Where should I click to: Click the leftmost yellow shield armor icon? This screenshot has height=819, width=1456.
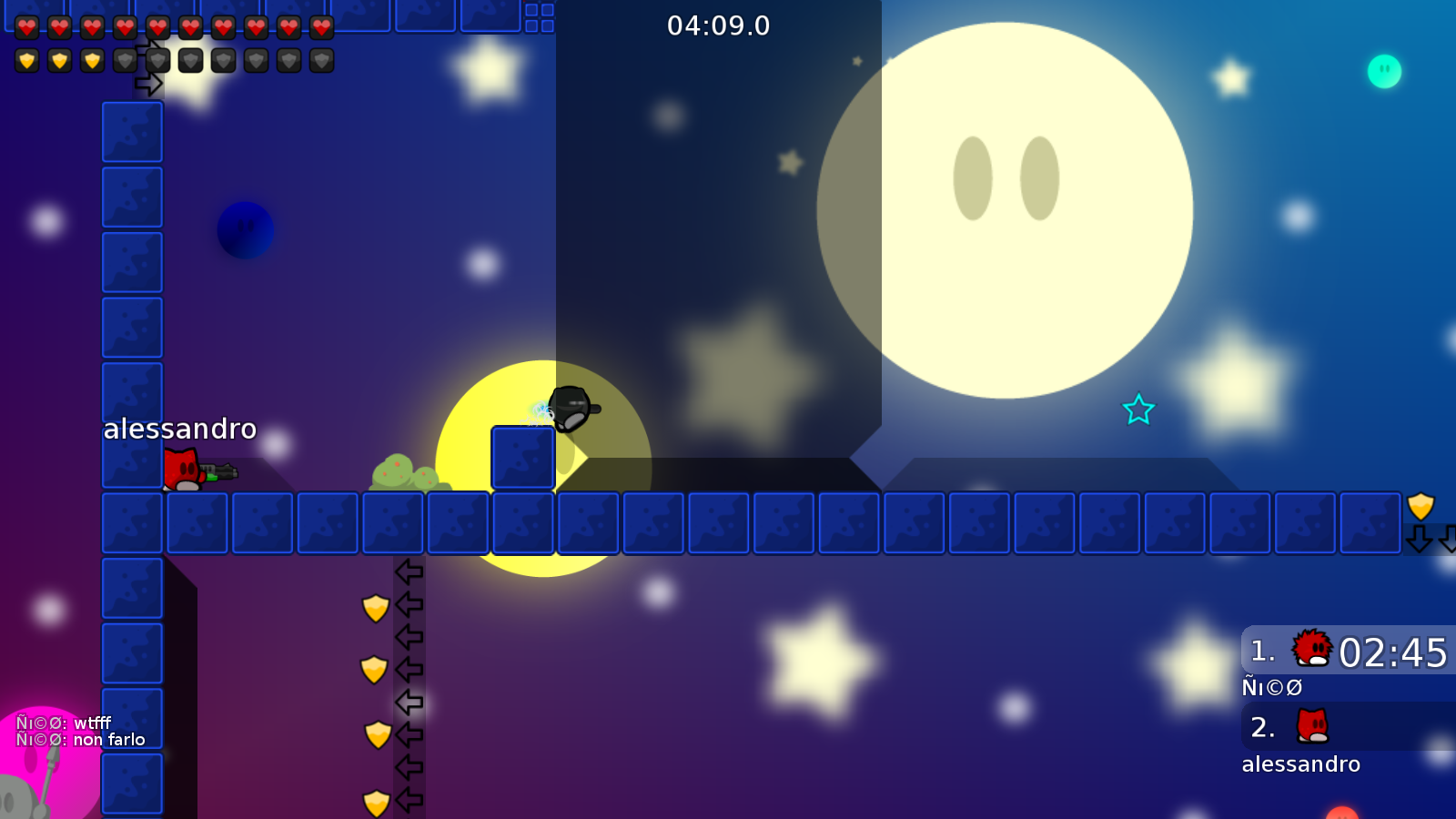point(27,60)
